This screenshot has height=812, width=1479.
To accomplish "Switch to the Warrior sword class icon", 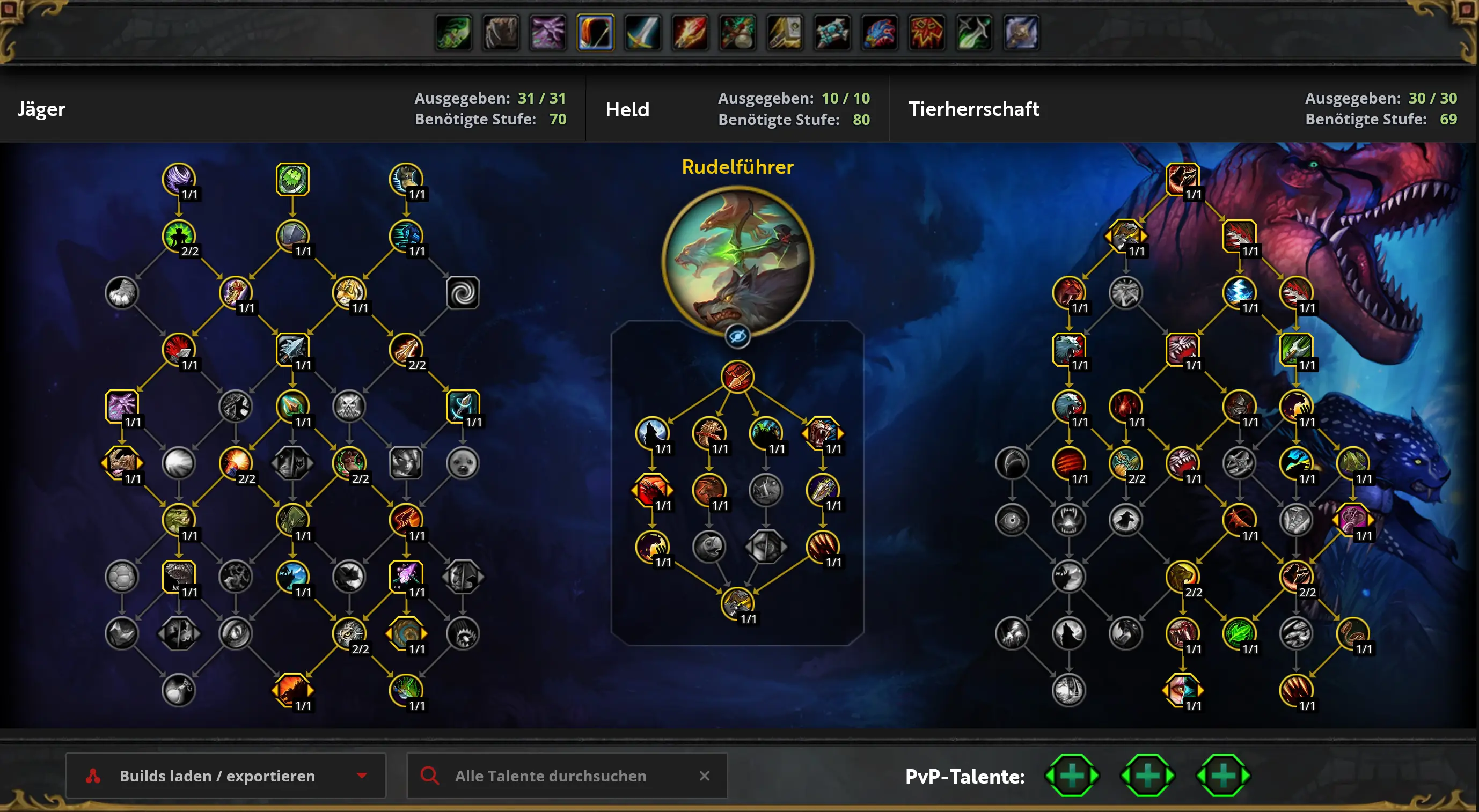I will (x=642, y=32).
